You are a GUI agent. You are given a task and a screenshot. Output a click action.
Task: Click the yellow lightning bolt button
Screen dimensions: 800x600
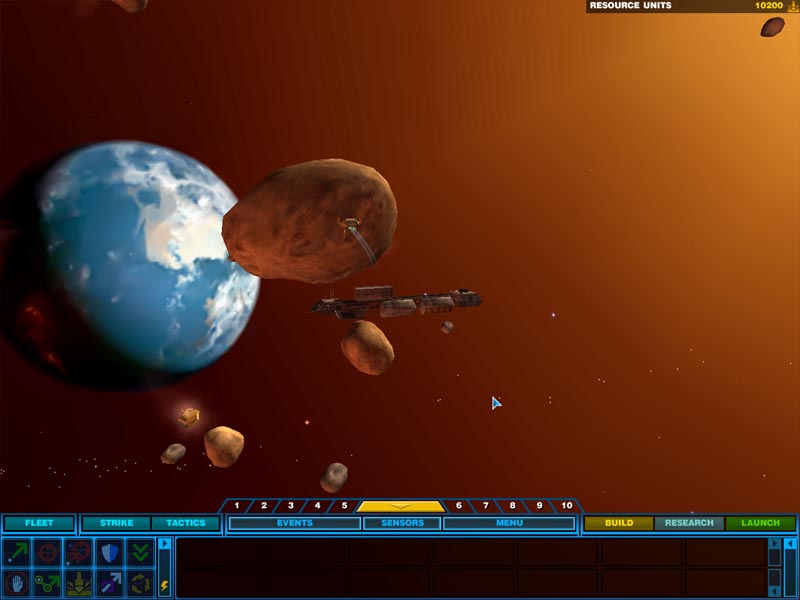point(164,585)
